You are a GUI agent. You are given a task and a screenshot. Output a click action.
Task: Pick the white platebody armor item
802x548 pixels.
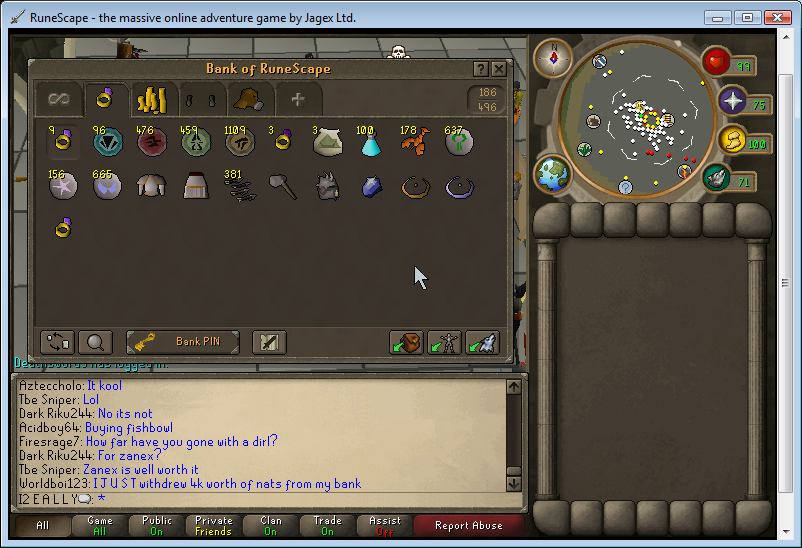pos(151,187)
